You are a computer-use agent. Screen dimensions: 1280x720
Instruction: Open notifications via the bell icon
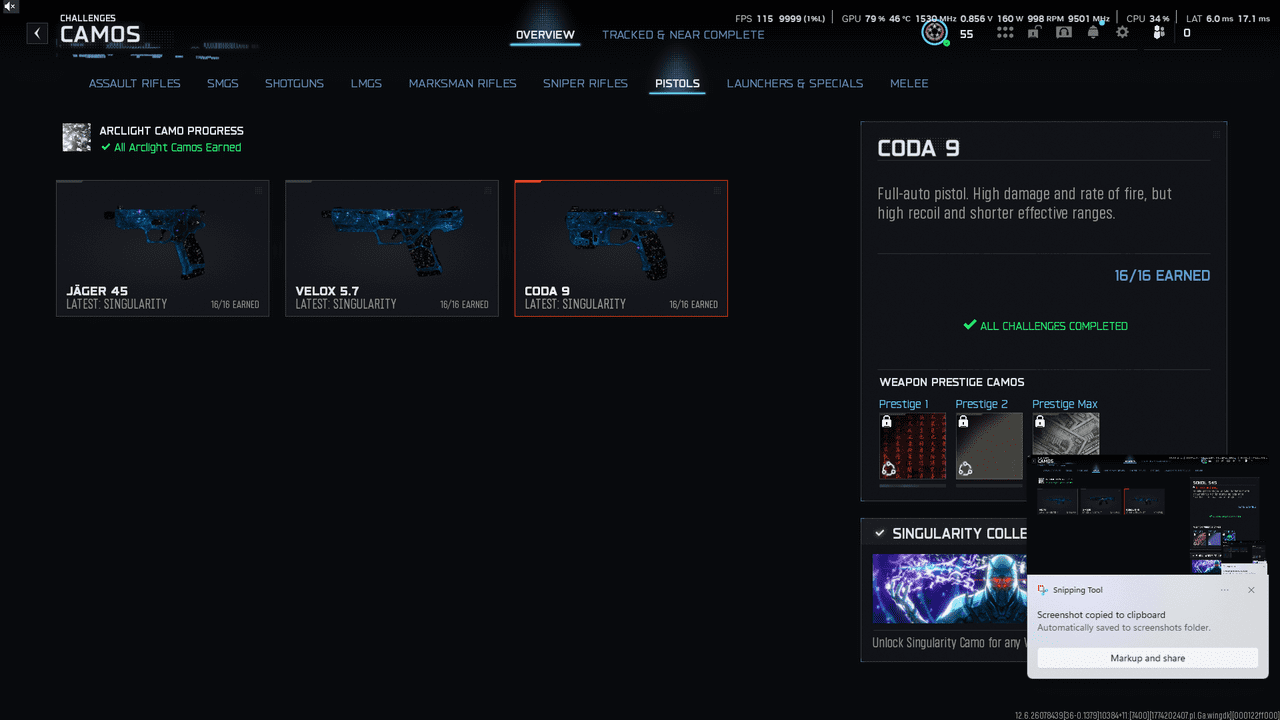click(x=1093, y=32)
